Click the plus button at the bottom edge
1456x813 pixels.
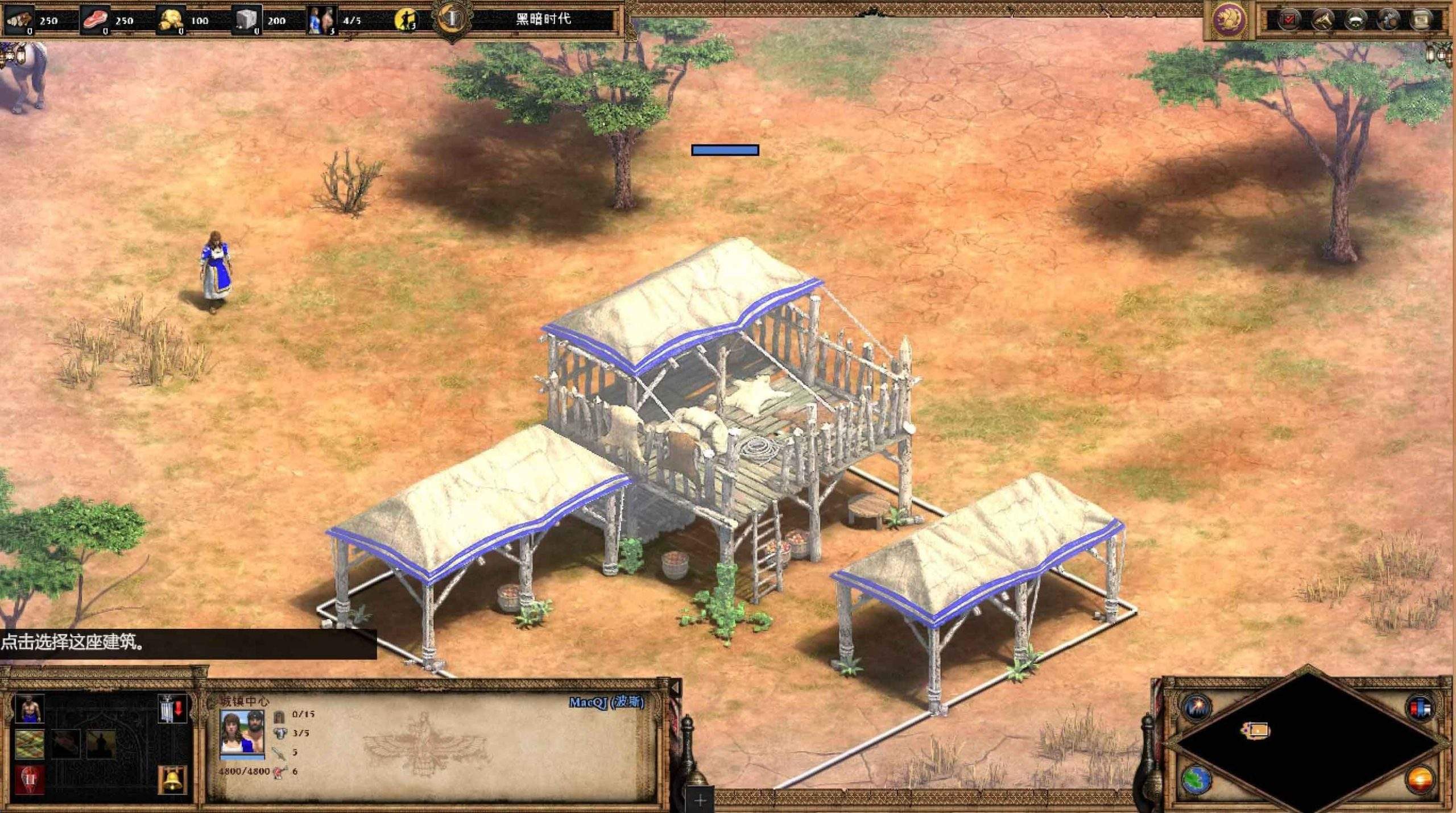pyautogui.click(x=700, y=800)
